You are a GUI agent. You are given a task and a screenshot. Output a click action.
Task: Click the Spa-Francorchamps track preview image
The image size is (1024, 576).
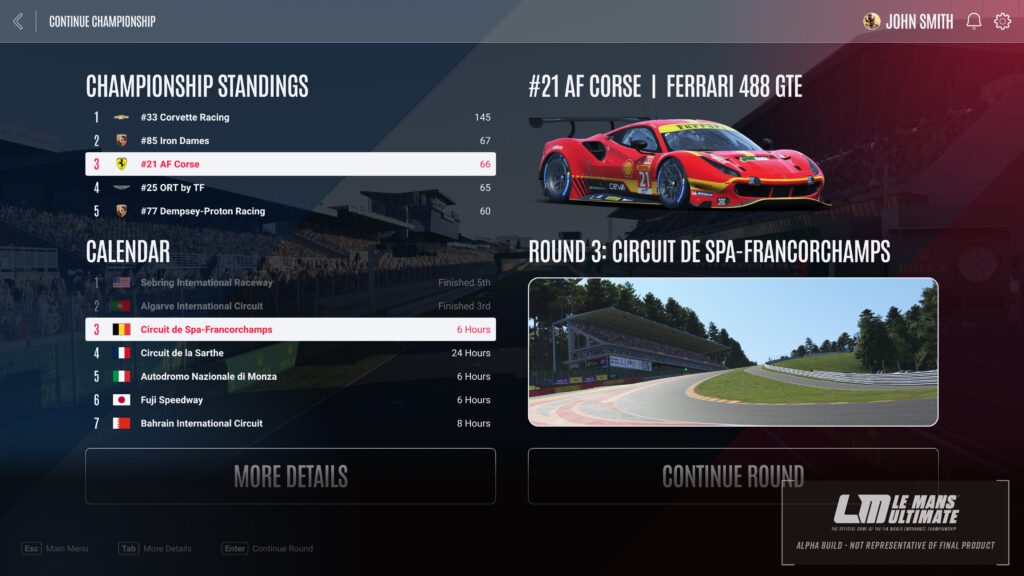coord(733,352)
